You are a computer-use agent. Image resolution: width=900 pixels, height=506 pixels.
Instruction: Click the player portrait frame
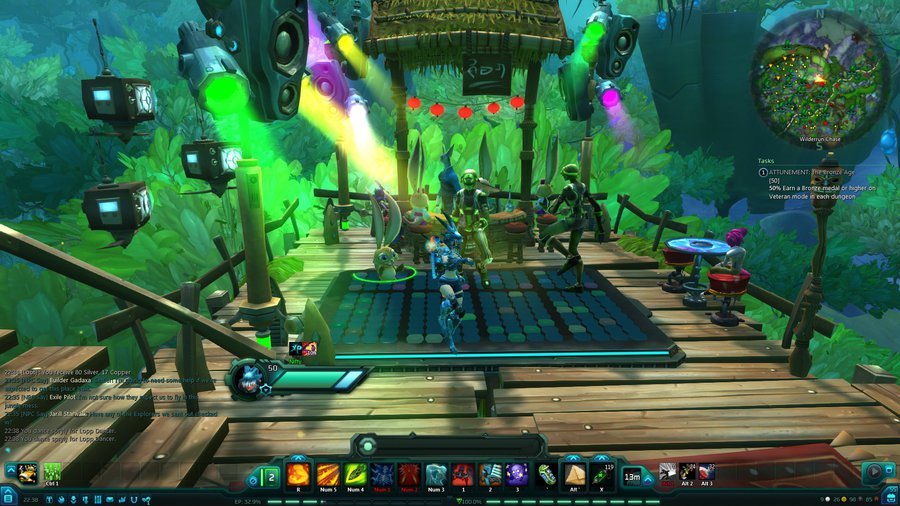[x=246, y=379]
